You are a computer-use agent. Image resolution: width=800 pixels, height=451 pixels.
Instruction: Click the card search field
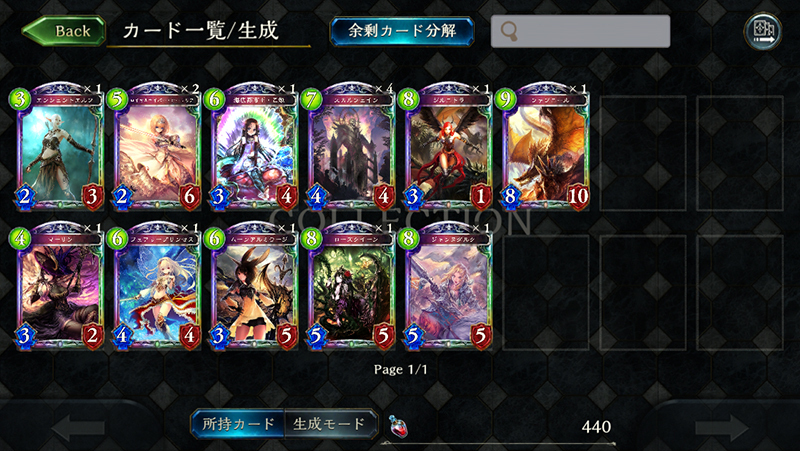580,31
